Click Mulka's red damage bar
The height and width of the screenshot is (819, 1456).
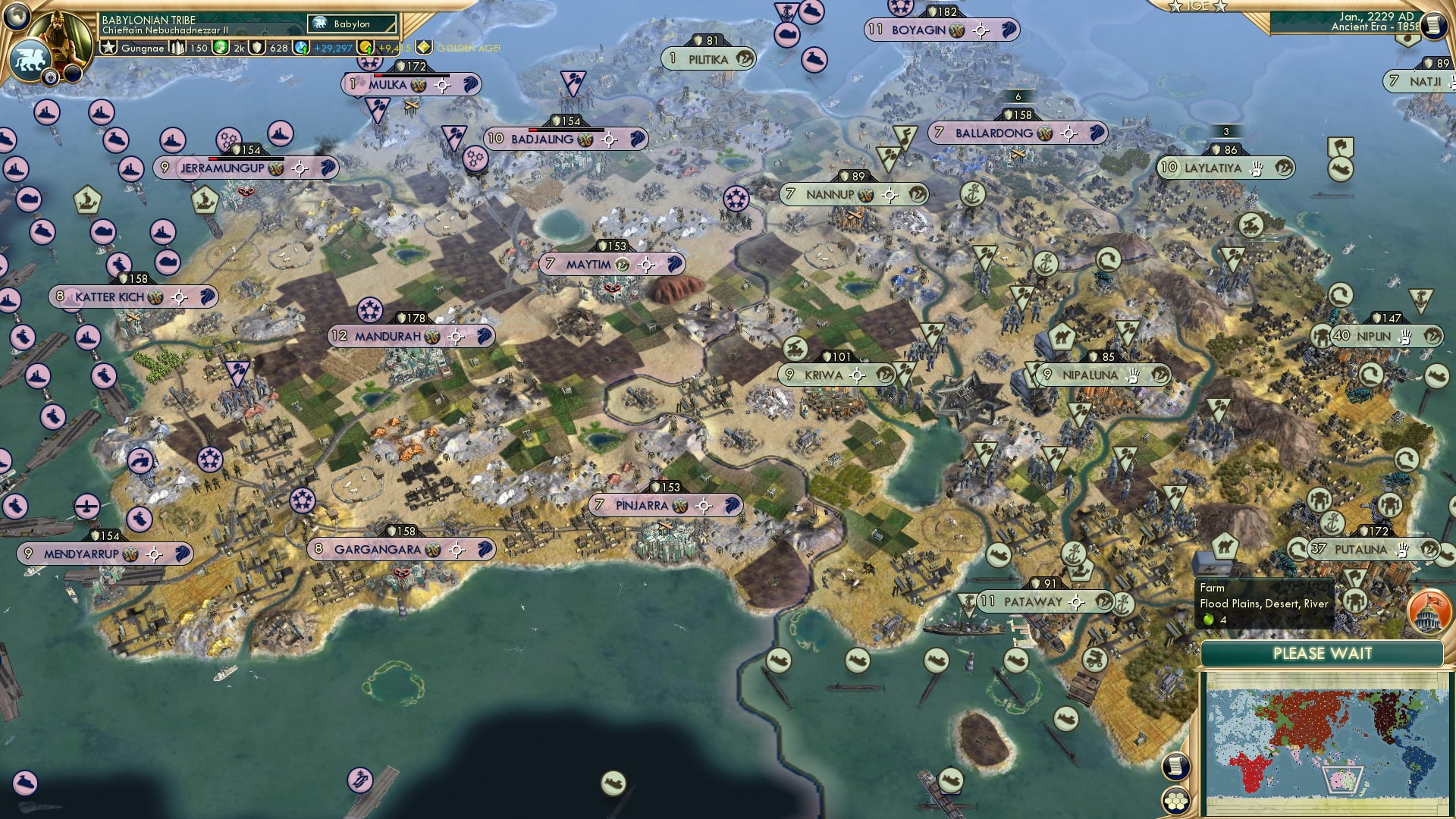(x=378, y=75)
